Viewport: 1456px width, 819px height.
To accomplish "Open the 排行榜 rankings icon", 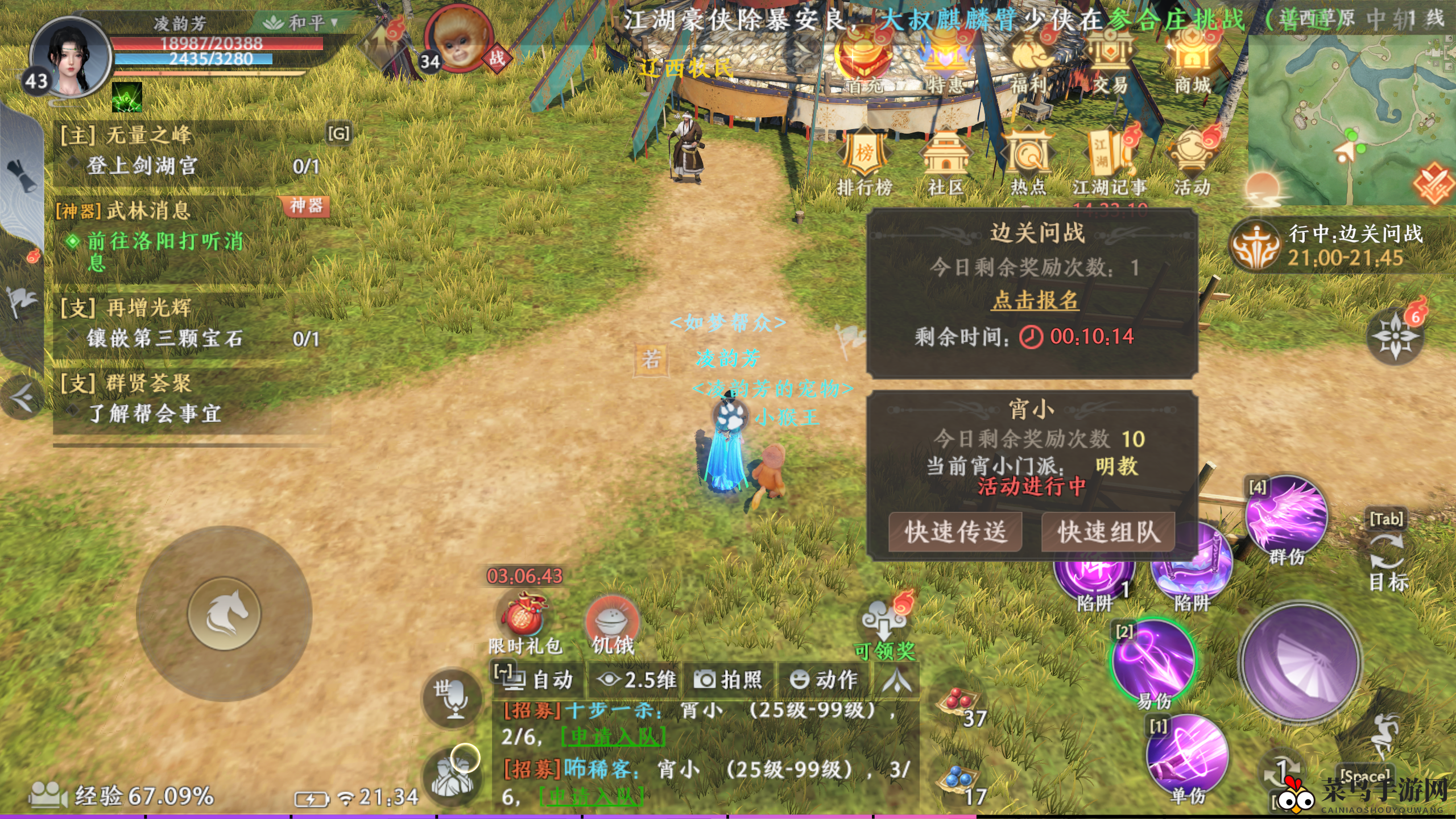I will (x=864, y=161).
